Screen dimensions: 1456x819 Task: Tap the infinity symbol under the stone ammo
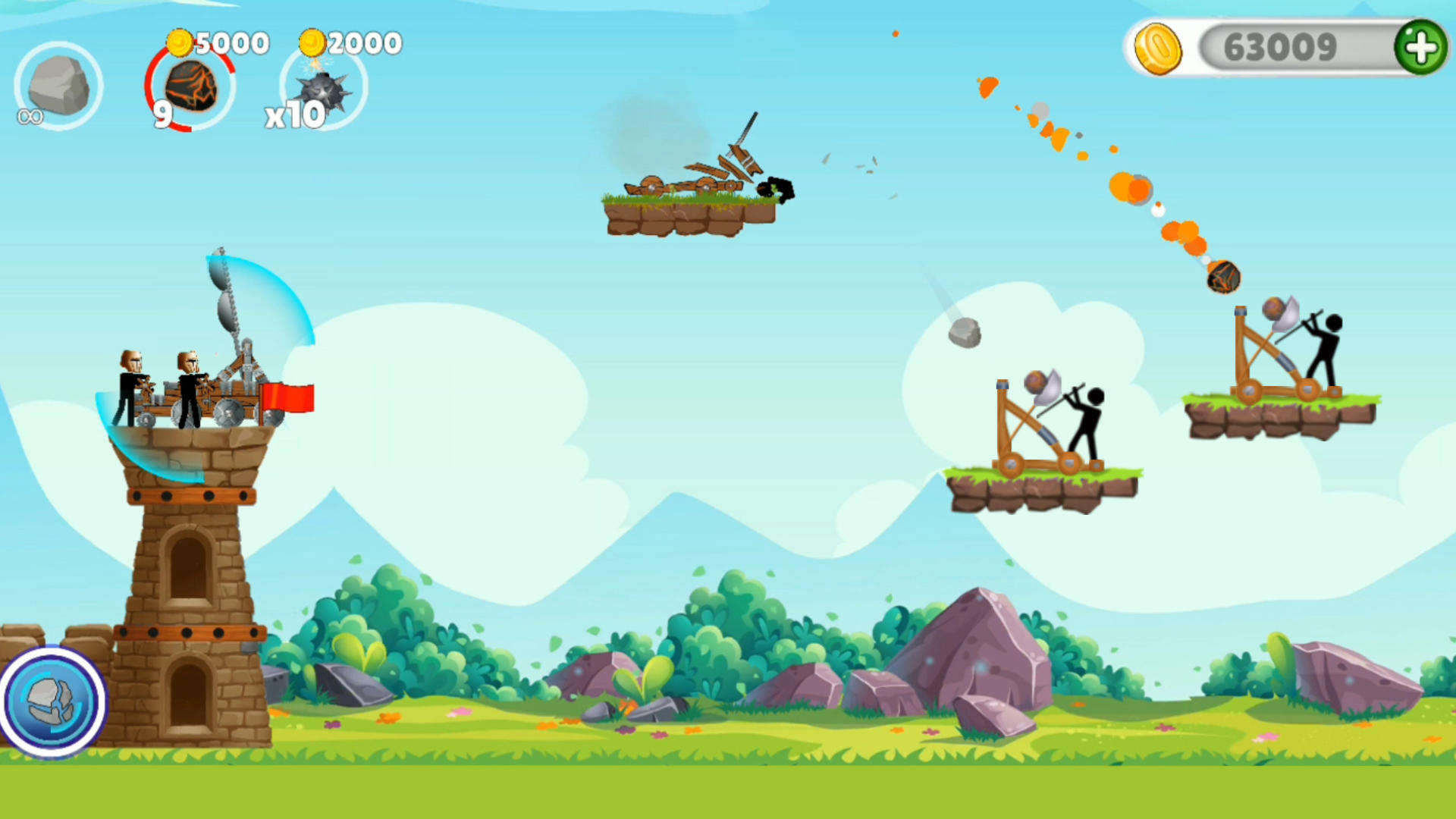pyautogui.click(x=30, y=116)
